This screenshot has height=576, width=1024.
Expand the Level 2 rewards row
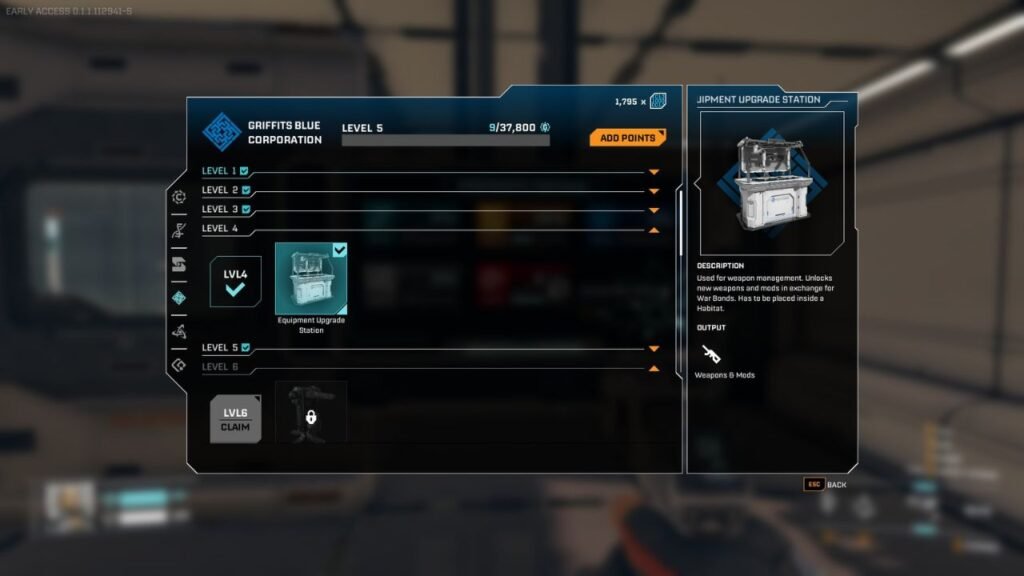(654, 191)
